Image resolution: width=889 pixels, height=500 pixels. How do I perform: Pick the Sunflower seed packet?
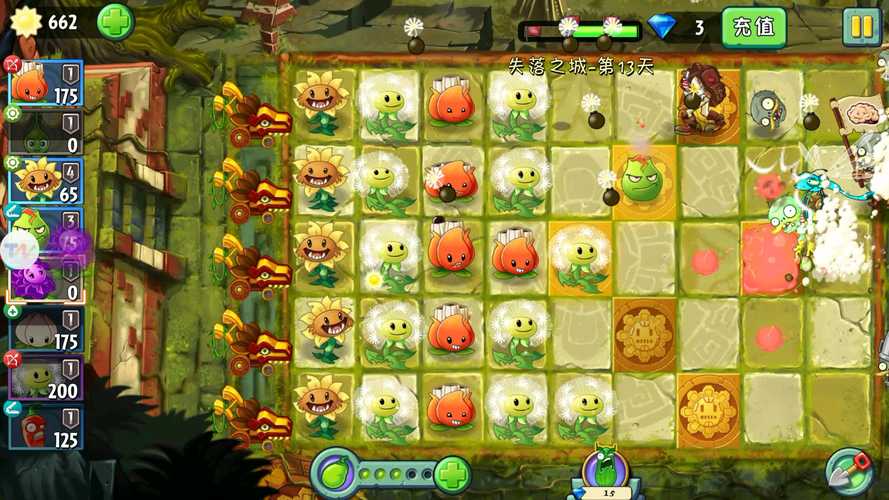[x=47, y=179]
